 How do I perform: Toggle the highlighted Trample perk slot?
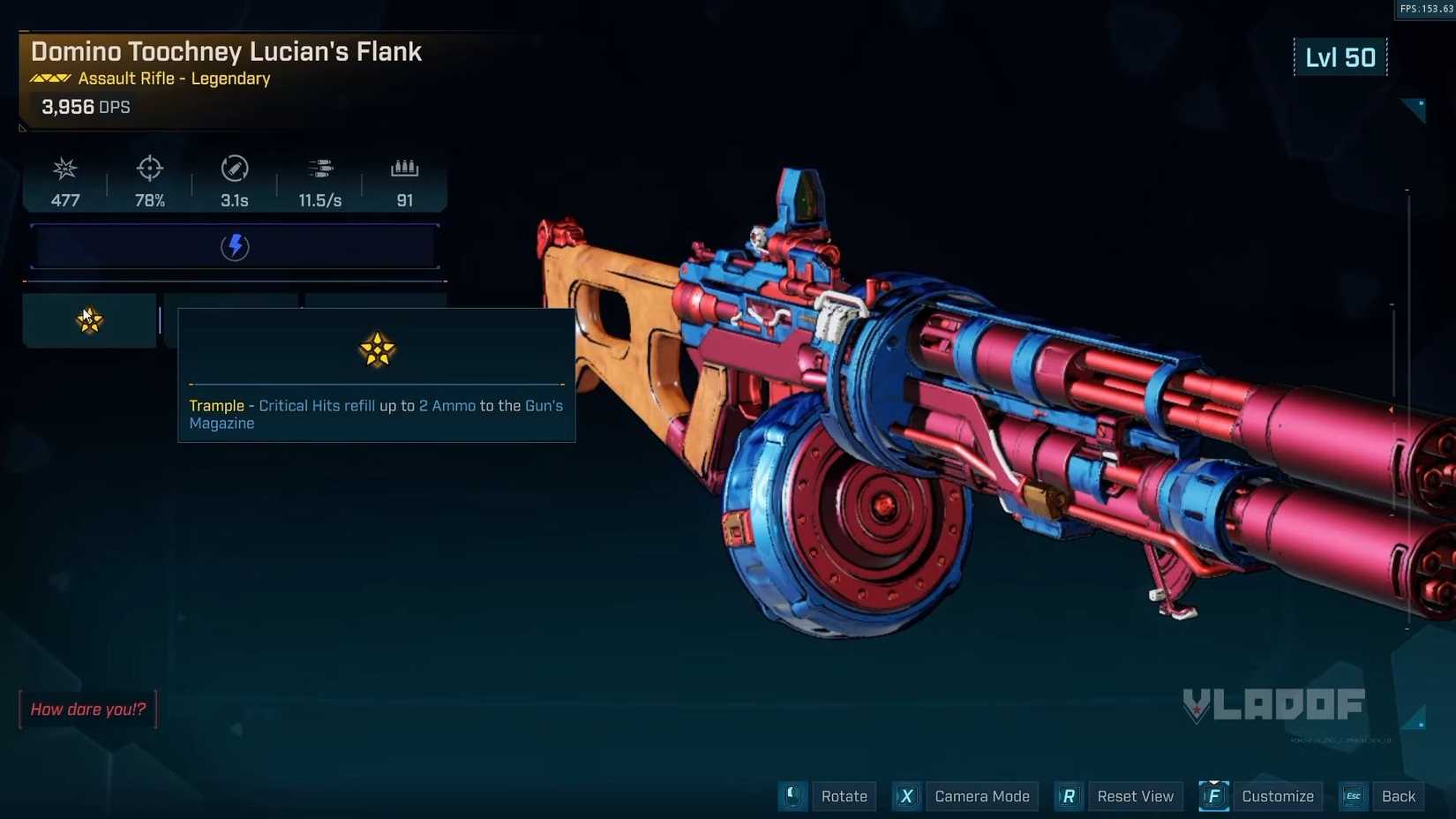point(88,319)
